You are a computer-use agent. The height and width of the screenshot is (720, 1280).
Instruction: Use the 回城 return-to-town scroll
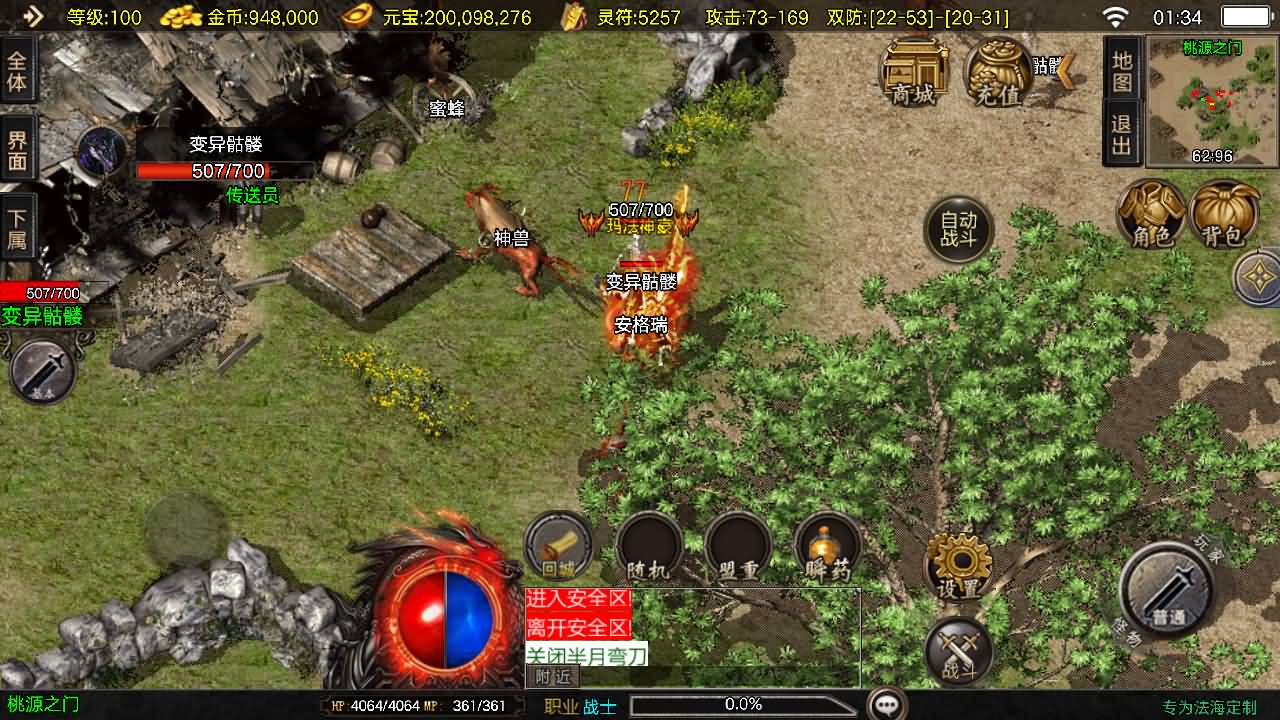pyautogui.click(x=559, y=545)
